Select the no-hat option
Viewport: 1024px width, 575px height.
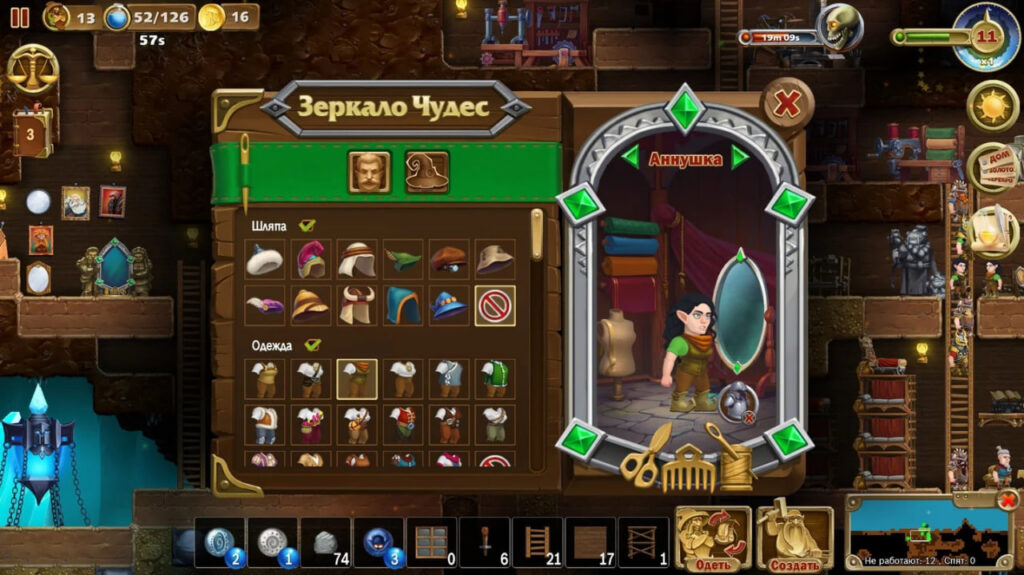495,305
